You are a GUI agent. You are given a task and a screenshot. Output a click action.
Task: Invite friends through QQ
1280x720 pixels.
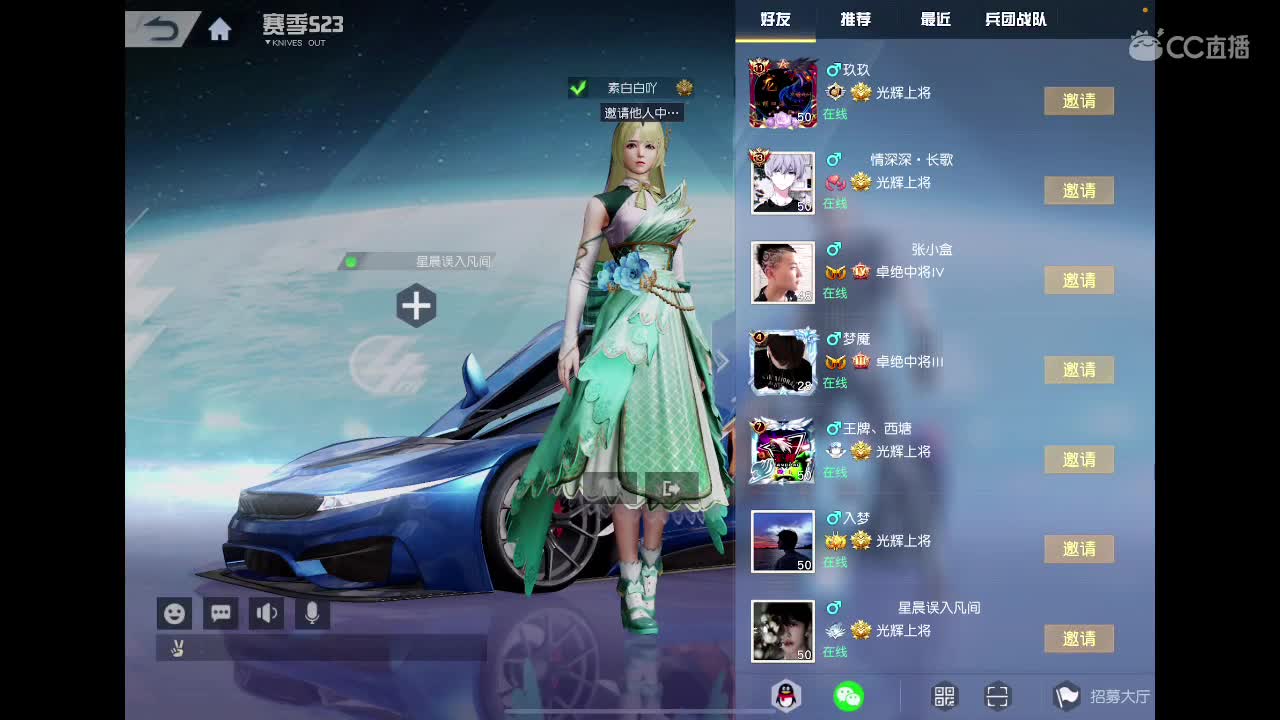(785, 696)
